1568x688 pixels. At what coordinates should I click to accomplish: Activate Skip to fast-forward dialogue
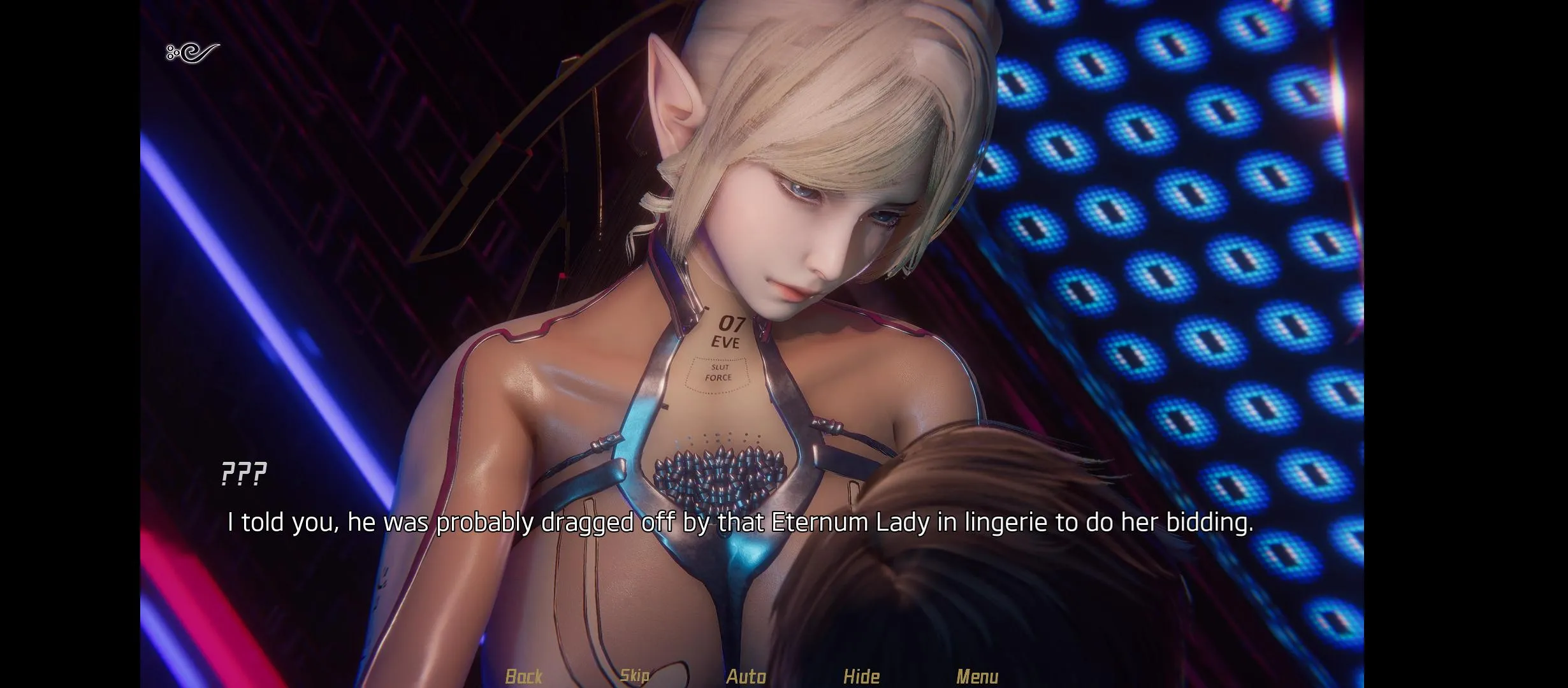634,676
